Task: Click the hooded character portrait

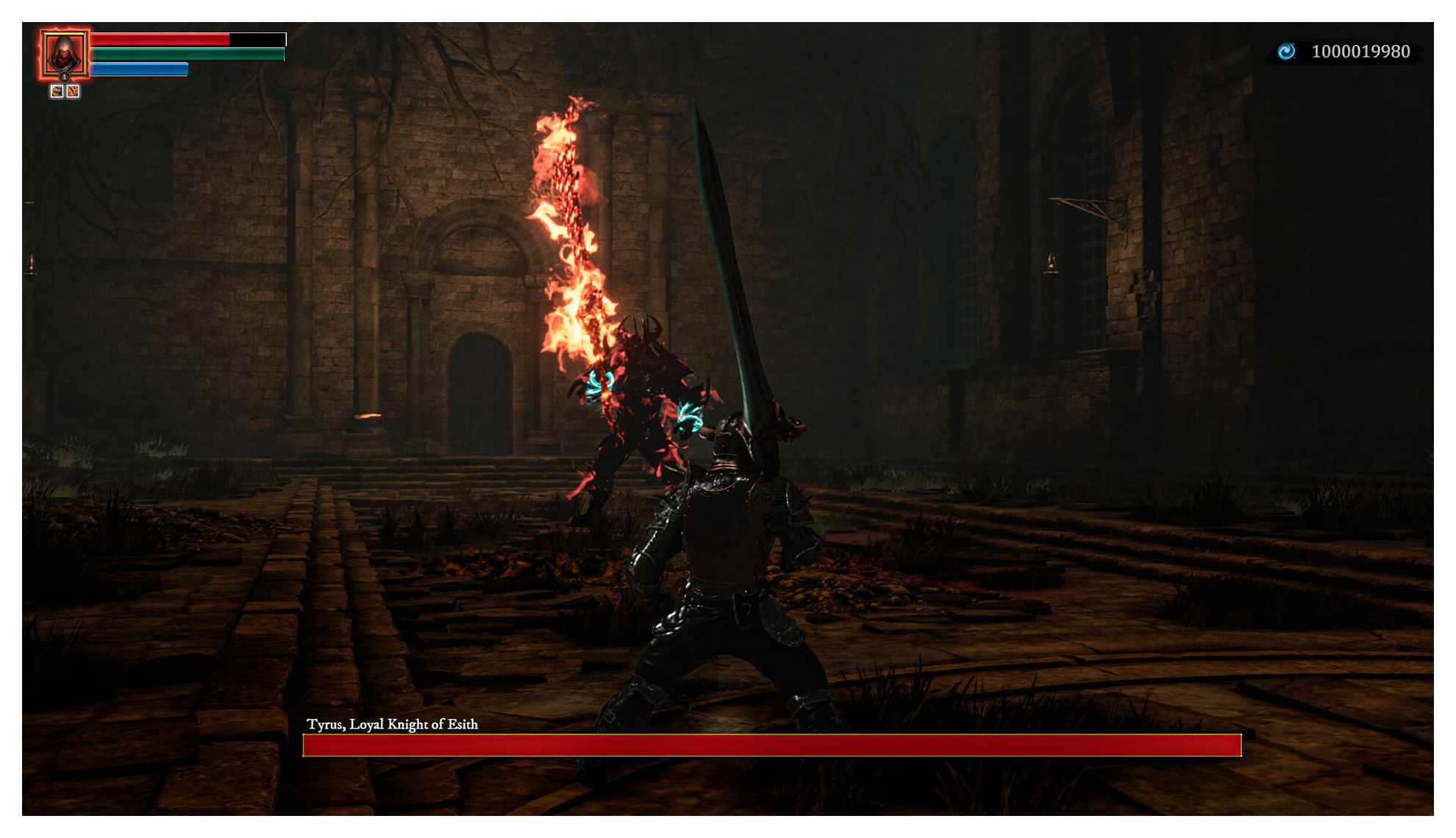Action: pos(65,51)
